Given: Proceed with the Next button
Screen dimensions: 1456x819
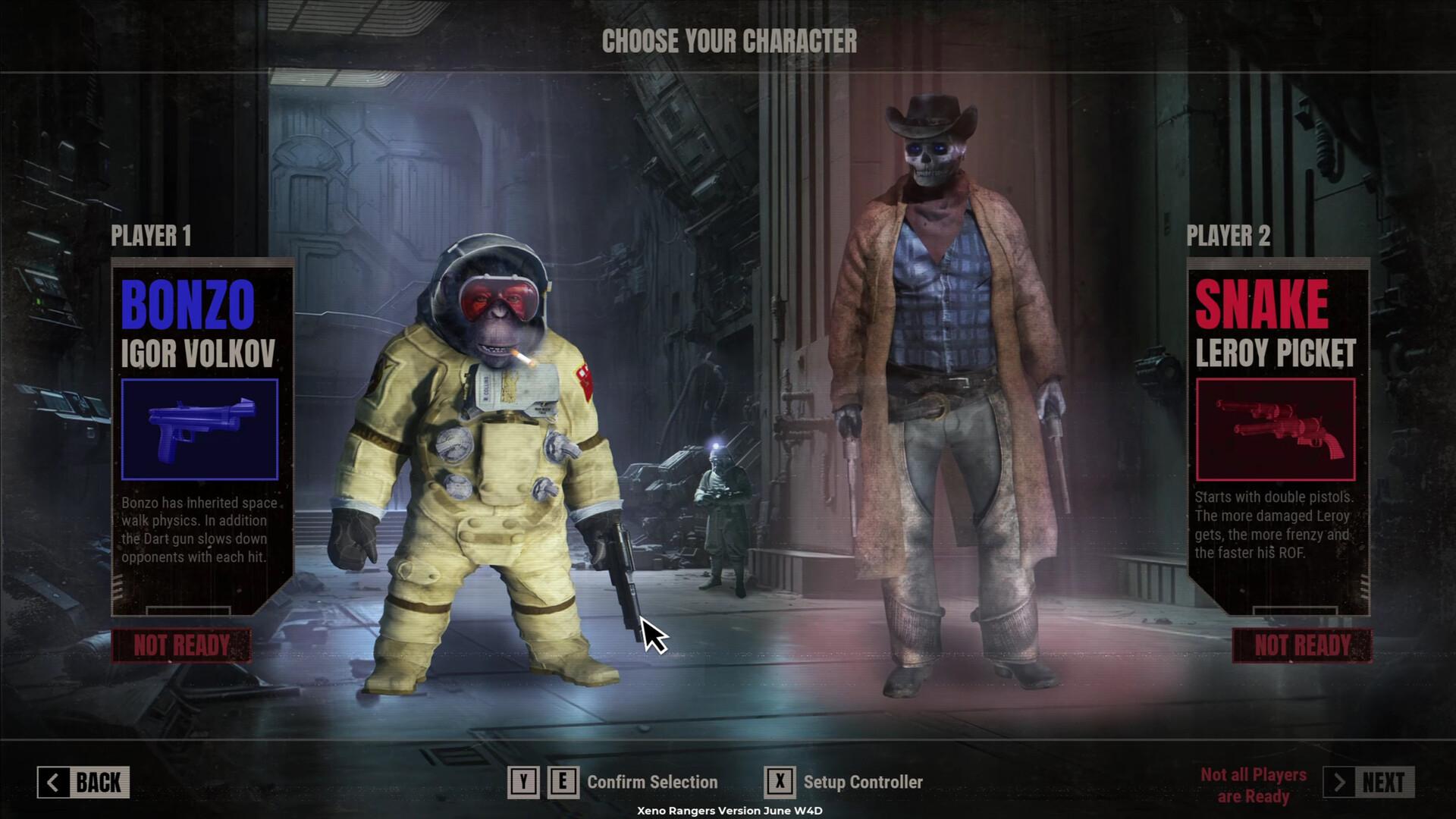Looking at the screenshot, I should pos(1369,783).
